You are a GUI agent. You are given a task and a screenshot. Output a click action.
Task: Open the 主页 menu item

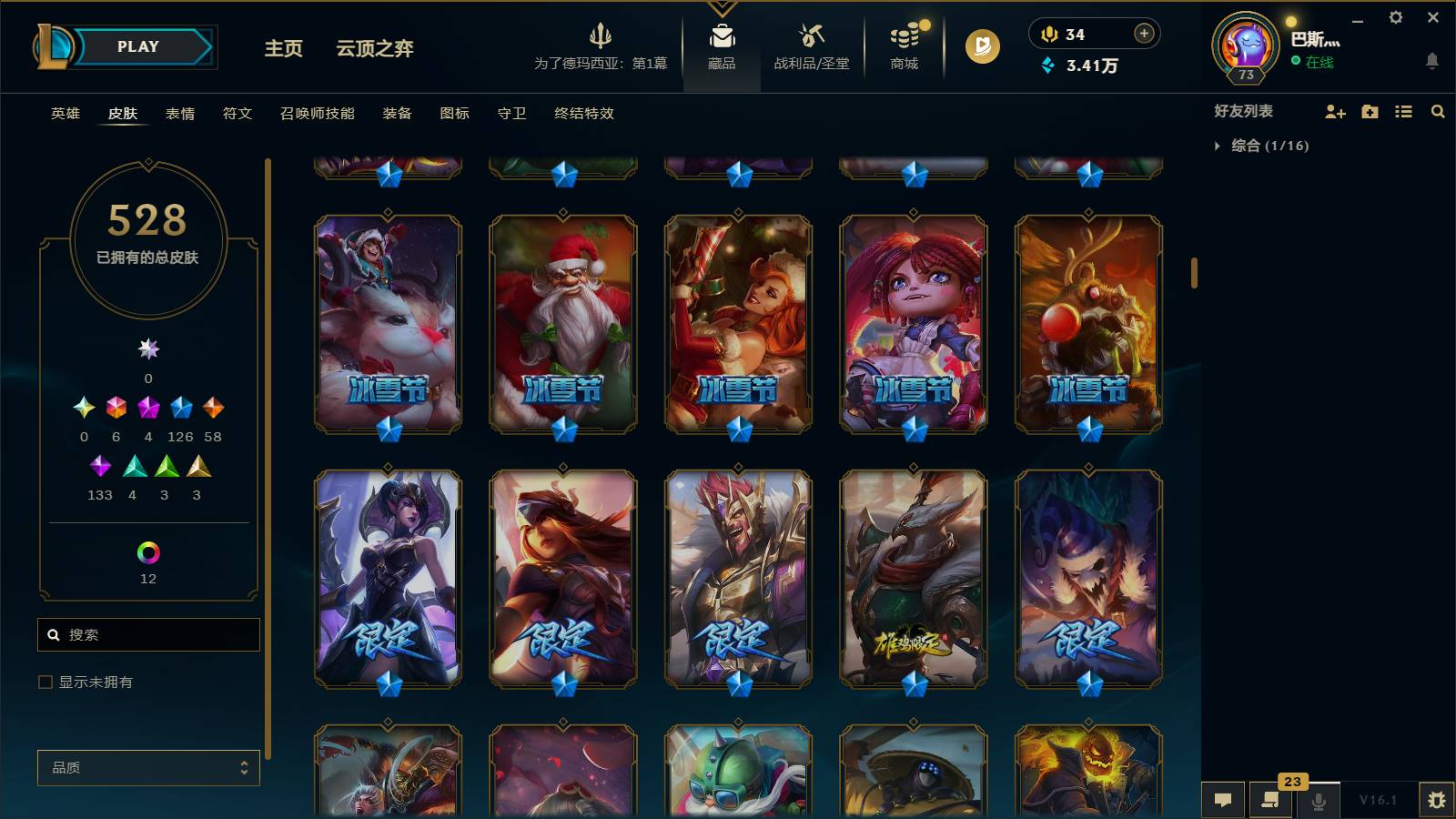click(283, 50)
